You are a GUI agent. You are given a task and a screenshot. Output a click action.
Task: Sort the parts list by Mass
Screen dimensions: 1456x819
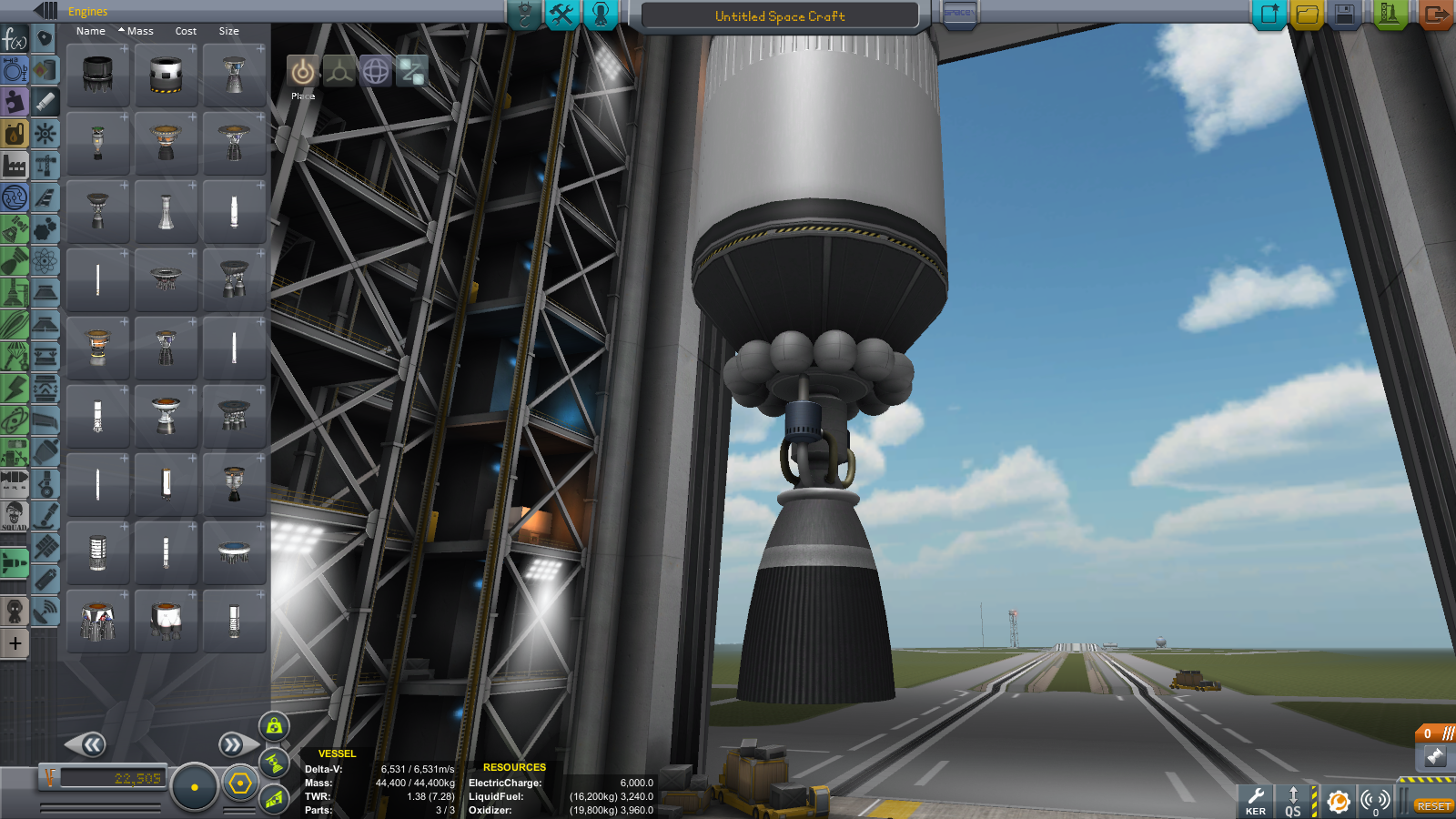(139, 31)
